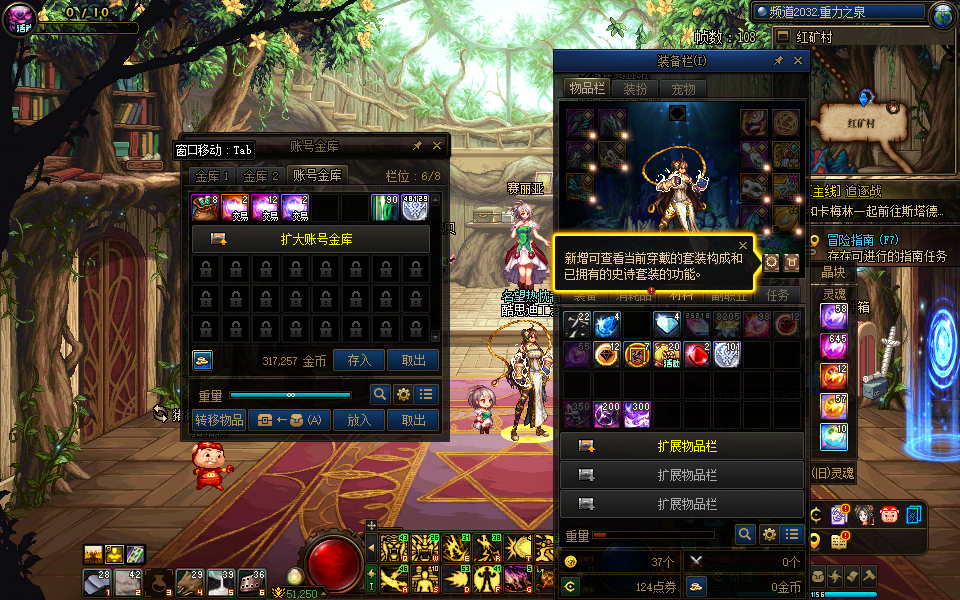Screen dimensions: 960x600
Task: Click the 扩大账号金库 expand button
Action: (x=310, y=239)
